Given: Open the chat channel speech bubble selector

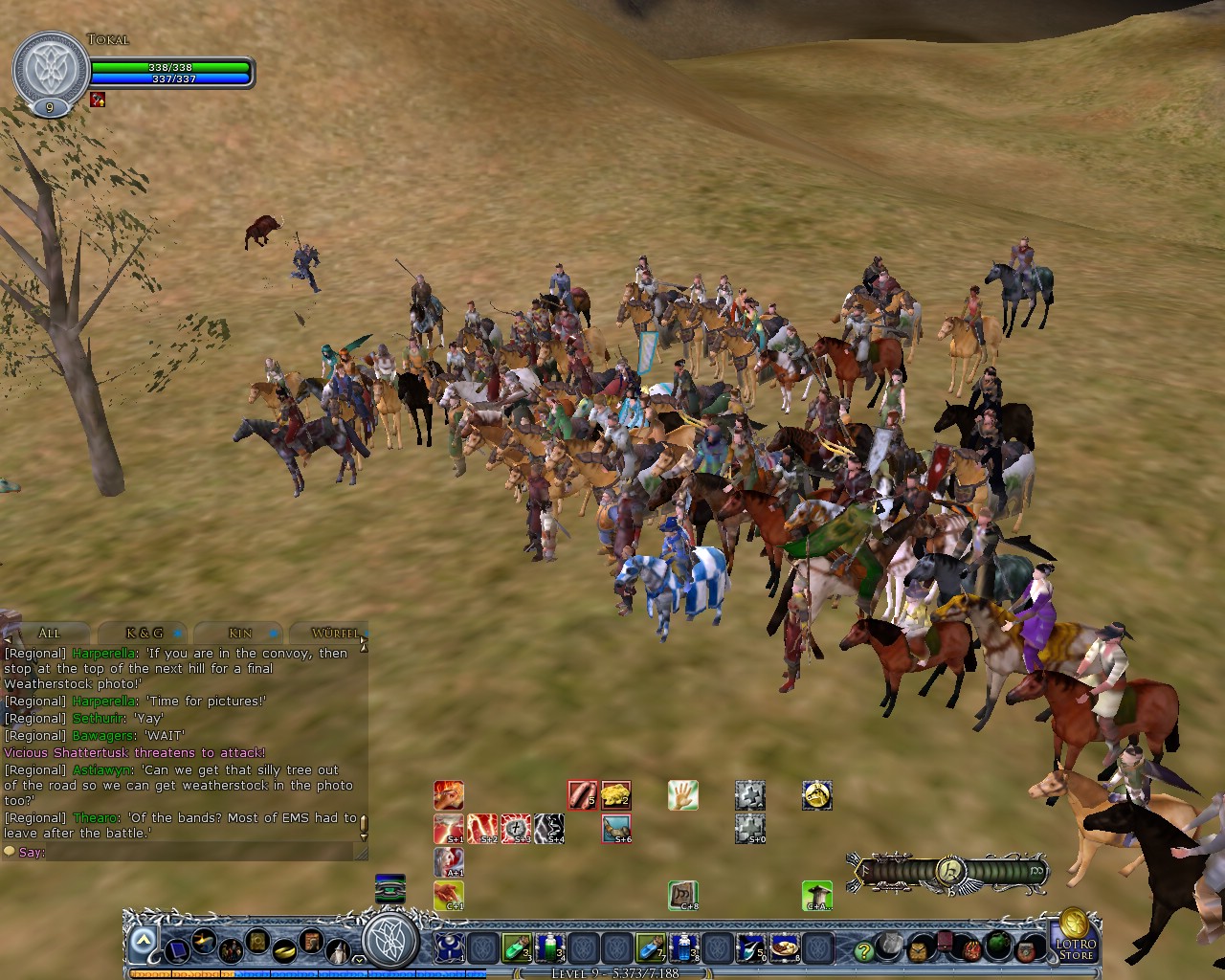Looking at the screenshot, I should [11, 851].
